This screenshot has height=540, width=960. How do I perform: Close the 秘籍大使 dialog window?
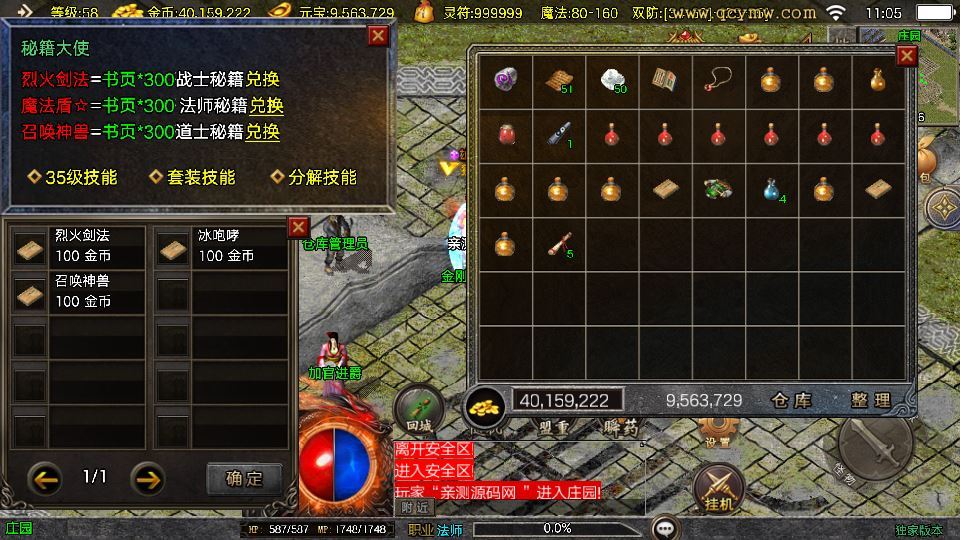point(378,37)
